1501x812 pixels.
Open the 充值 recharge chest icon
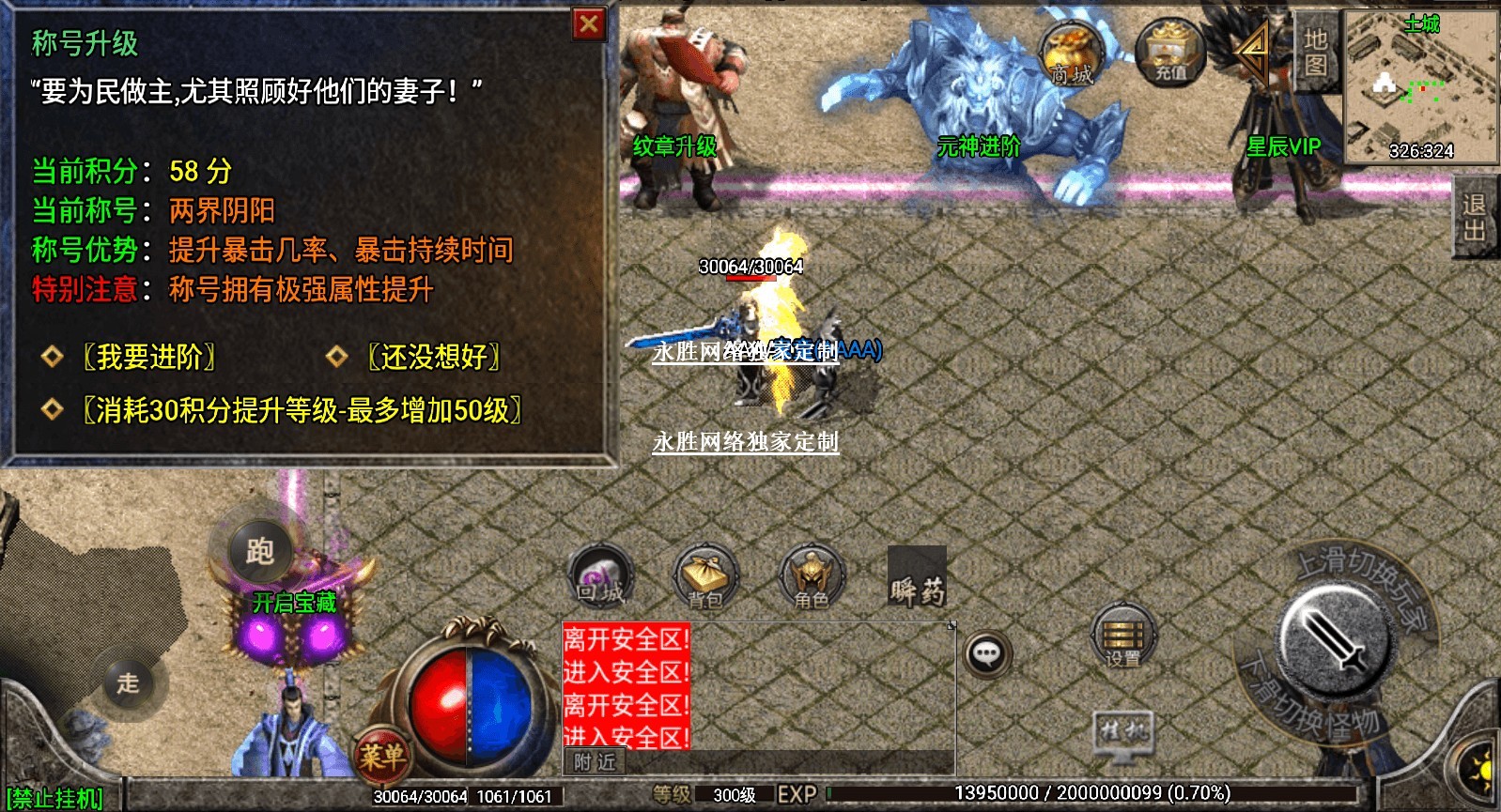pyautogui.click(x=1169, y=54)
